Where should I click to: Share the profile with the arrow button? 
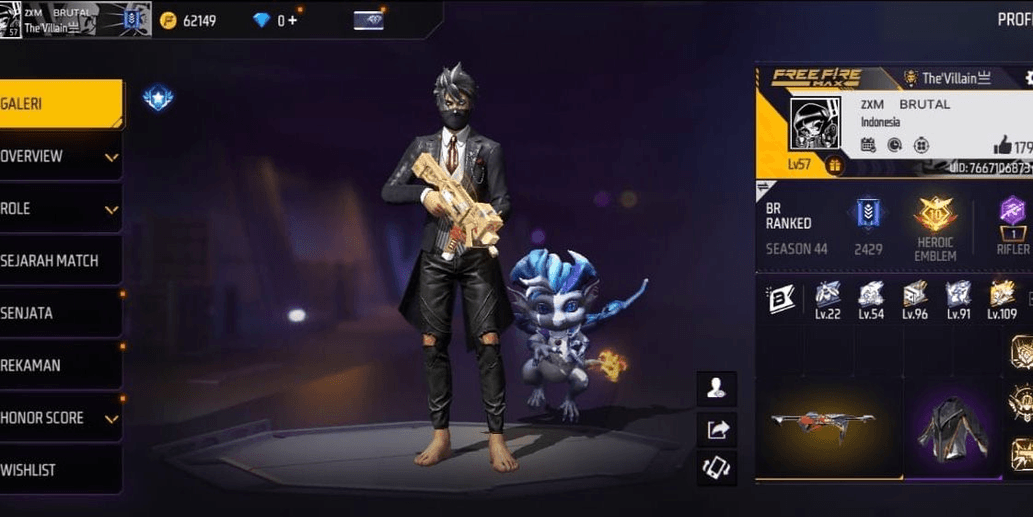click(716, 429)
